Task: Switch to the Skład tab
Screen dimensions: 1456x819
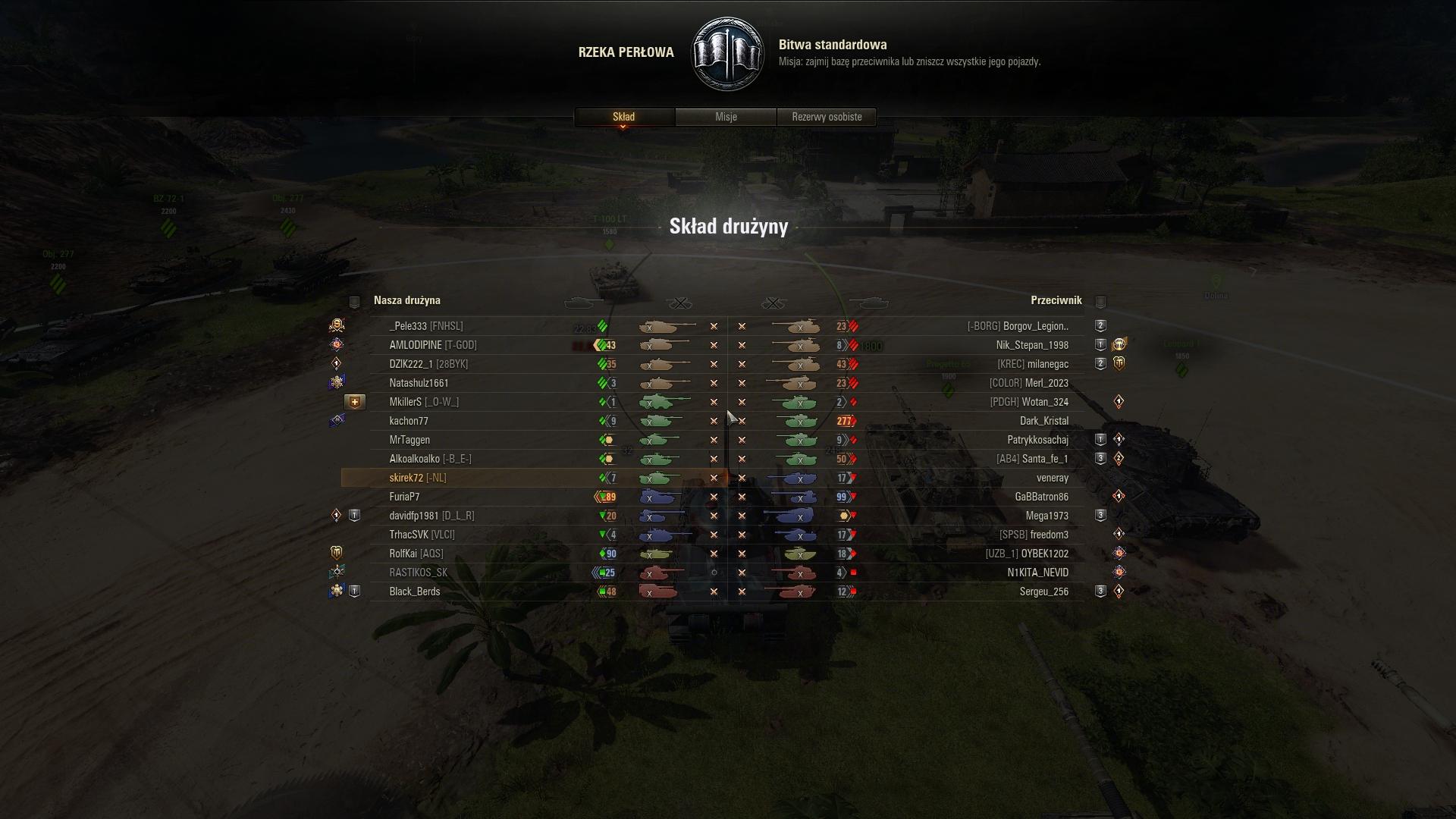Action: 623,117
